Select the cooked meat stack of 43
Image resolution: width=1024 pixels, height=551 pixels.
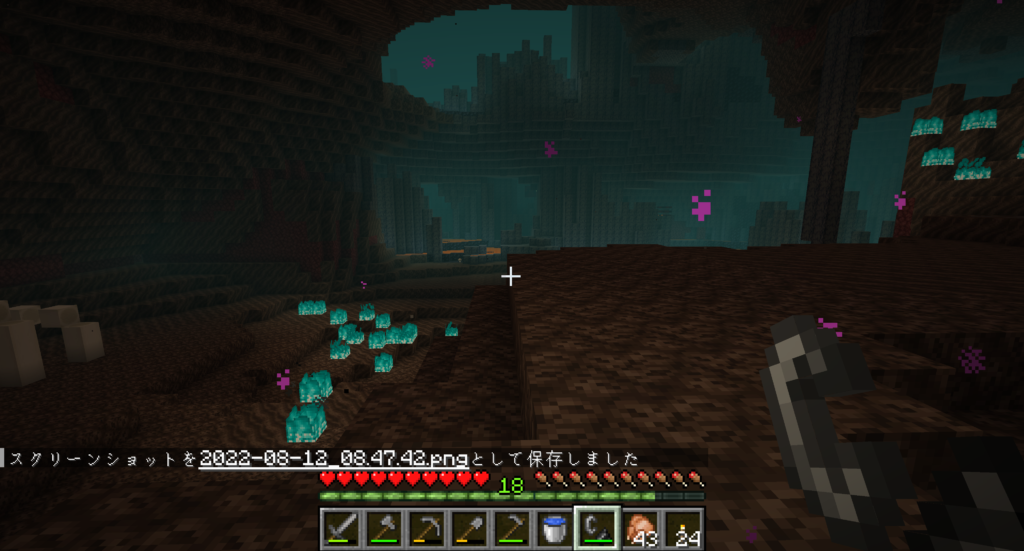coord(639,528)
